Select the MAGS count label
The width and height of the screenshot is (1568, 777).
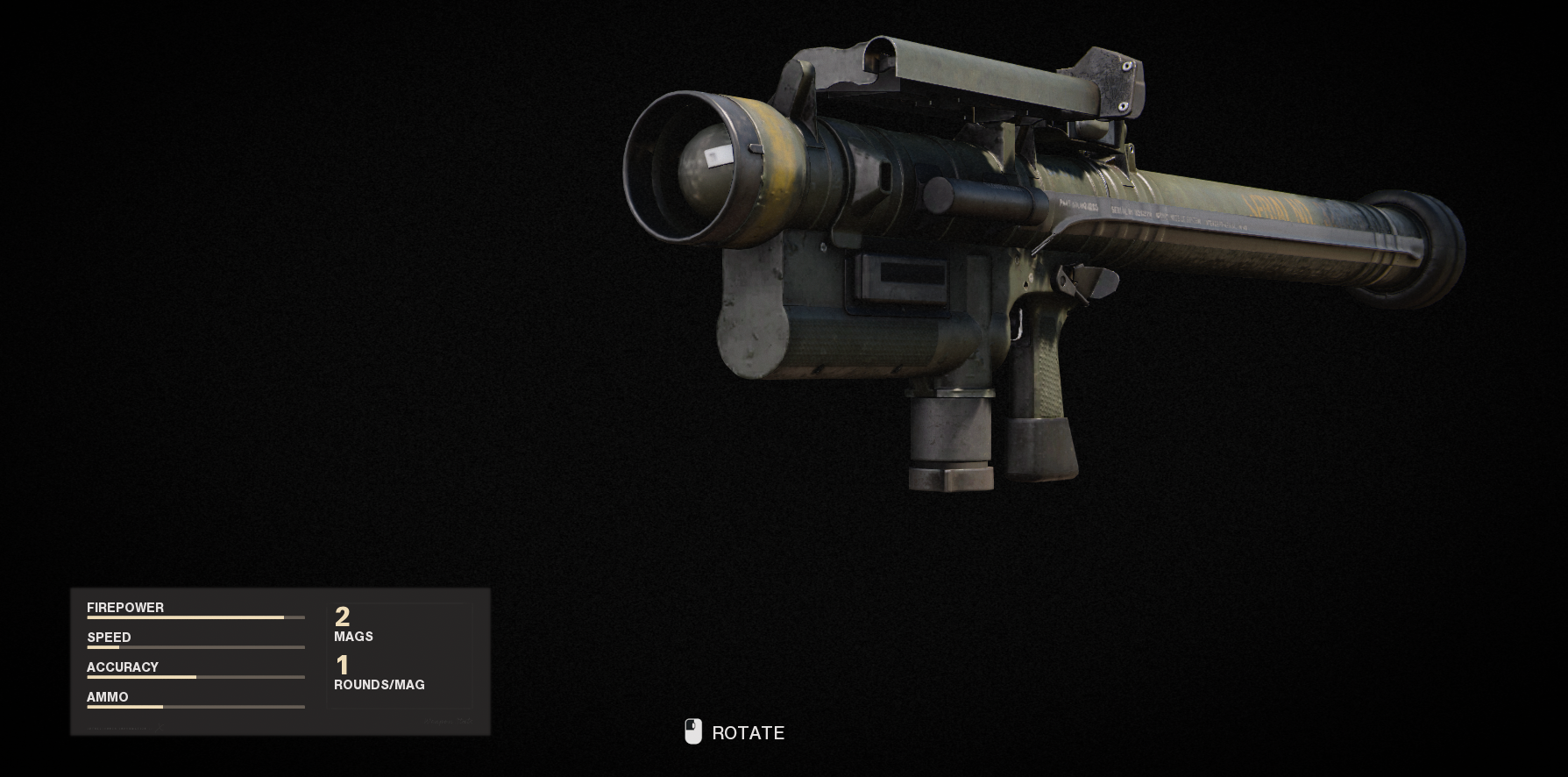(x=353, y=637)
